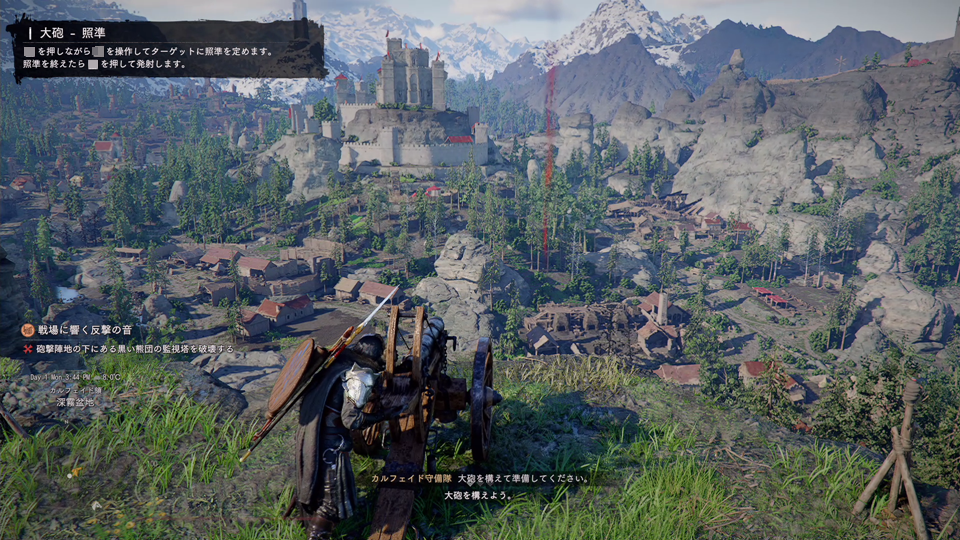960x540 pixels.
Task: Select the 戦場に響く反撃の音 quest tracker
Action: 85,330
